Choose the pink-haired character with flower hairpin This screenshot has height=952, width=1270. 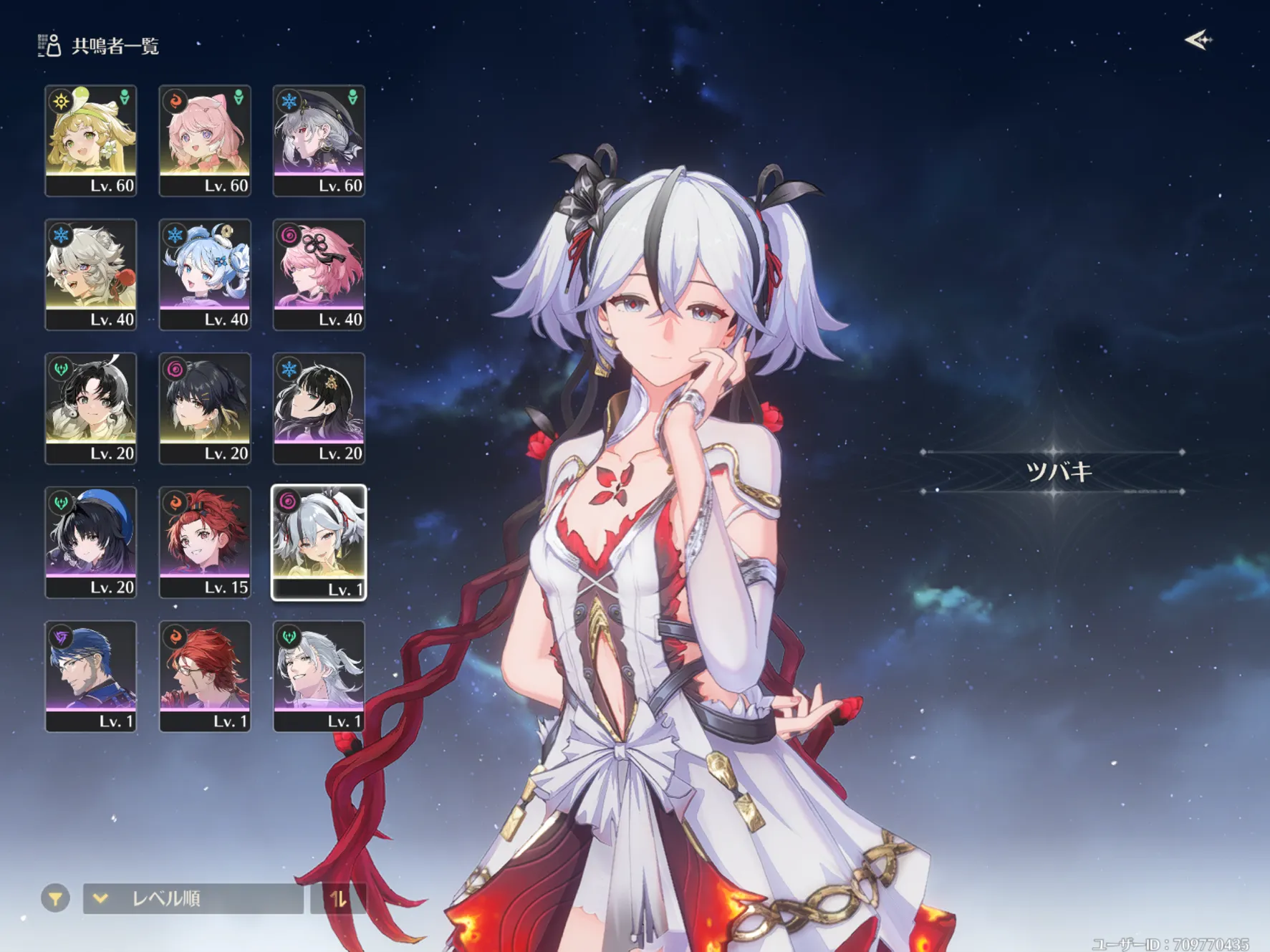coord(319,274)
